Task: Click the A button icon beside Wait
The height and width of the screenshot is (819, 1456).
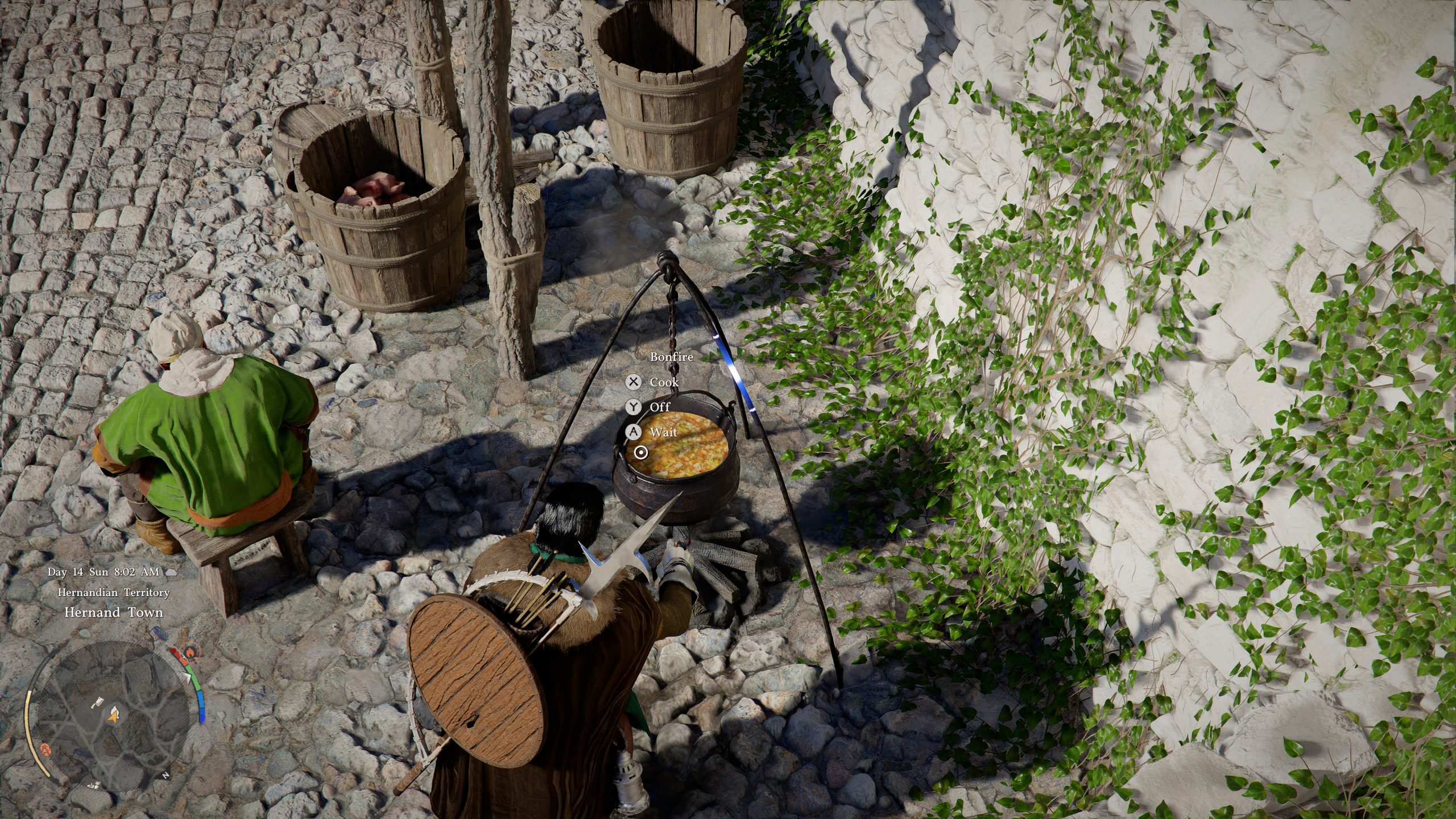Action: [x=633, y=432]
